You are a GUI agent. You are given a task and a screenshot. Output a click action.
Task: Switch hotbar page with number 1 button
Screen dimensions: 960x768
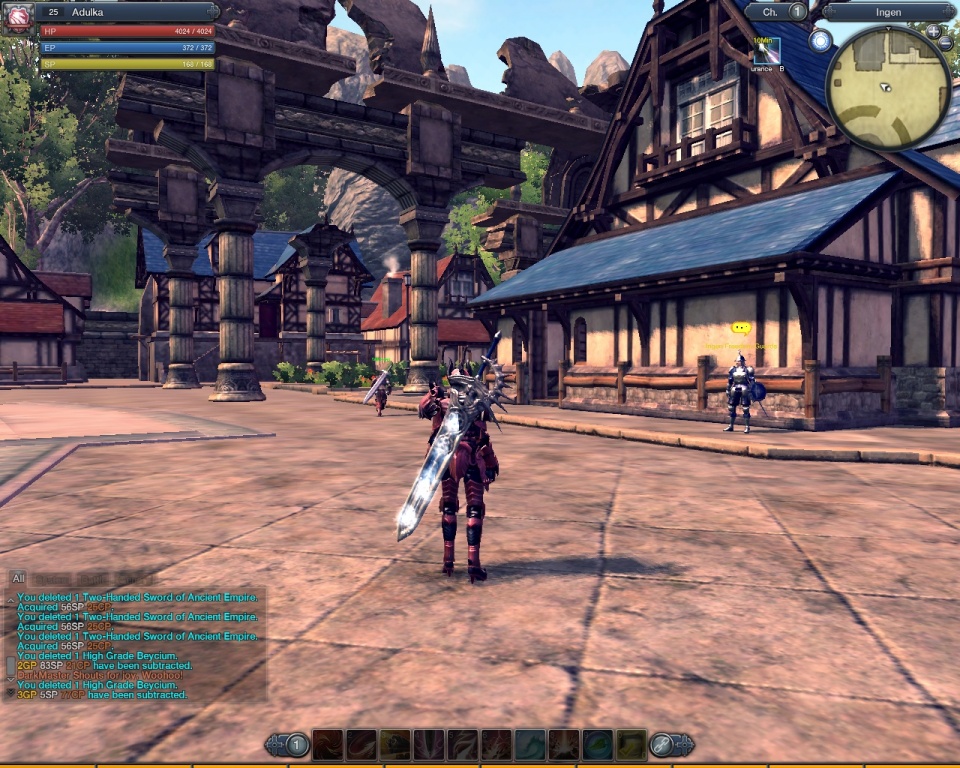[297, 744]
